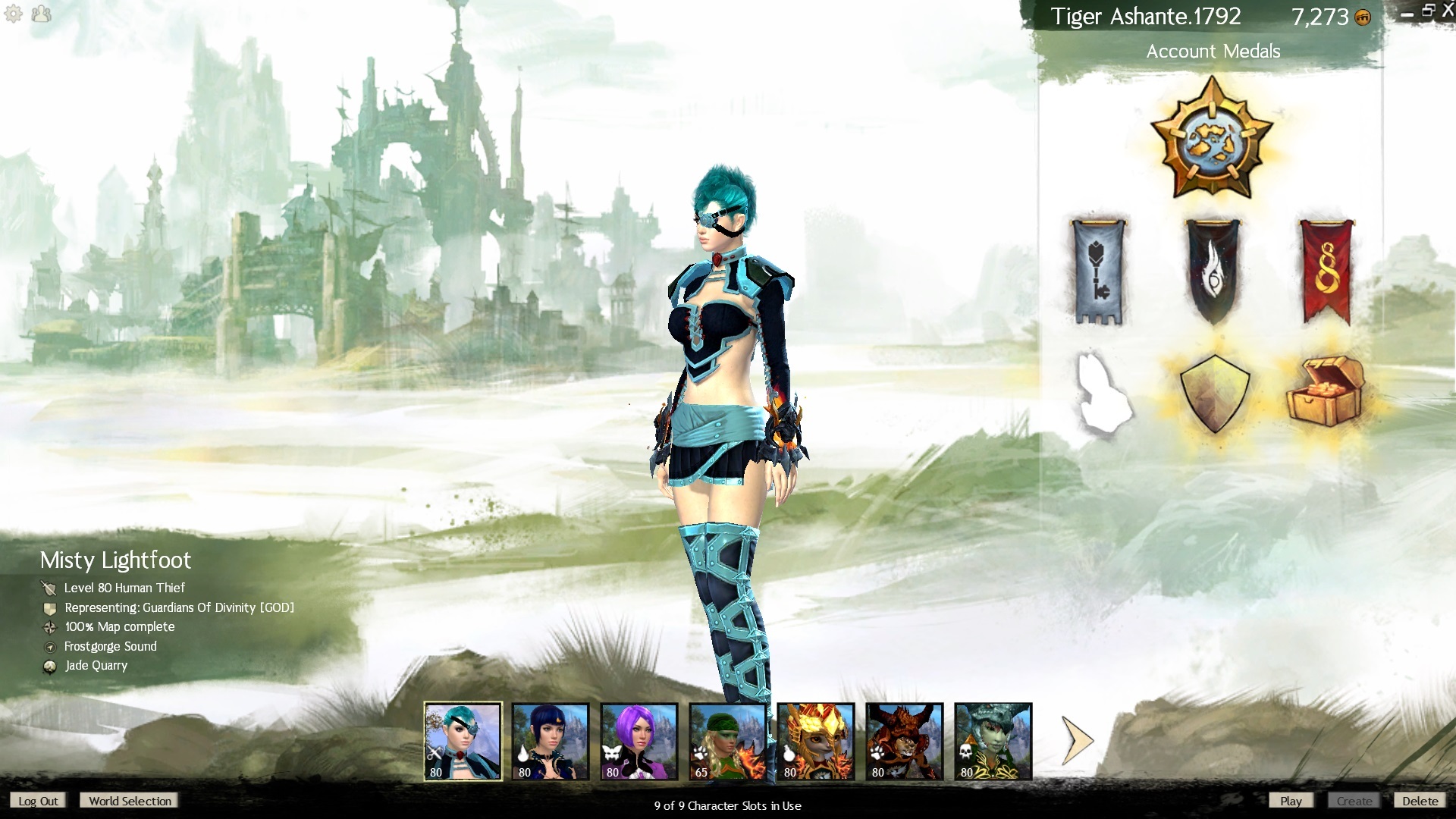Choose the dark-blue-haired level 80 character
The image size is (1456, 819).
[x=551, y=741]
